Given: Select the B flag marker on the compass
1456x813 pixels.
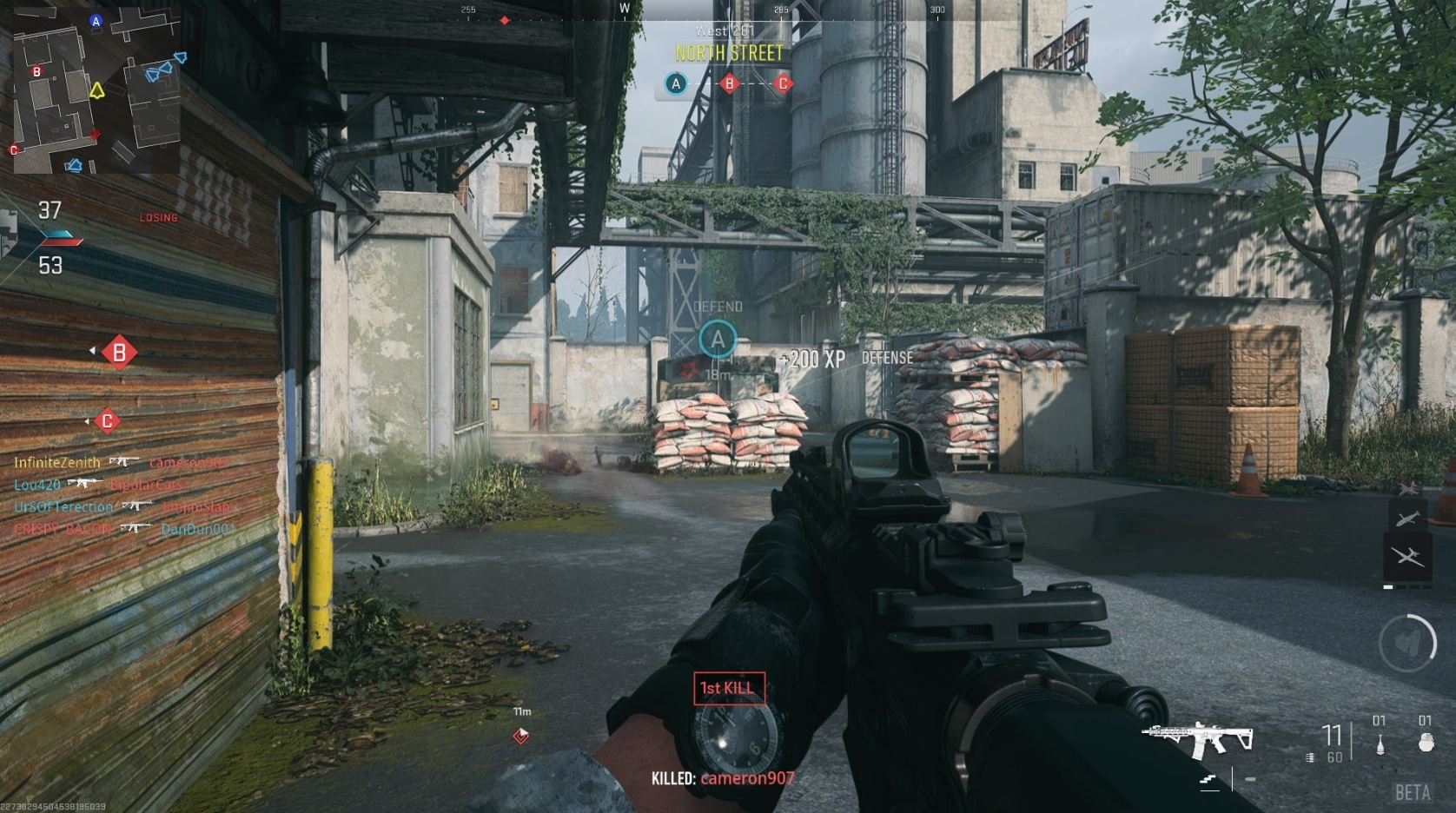Looking at the screenshot, I should (730, 84).
